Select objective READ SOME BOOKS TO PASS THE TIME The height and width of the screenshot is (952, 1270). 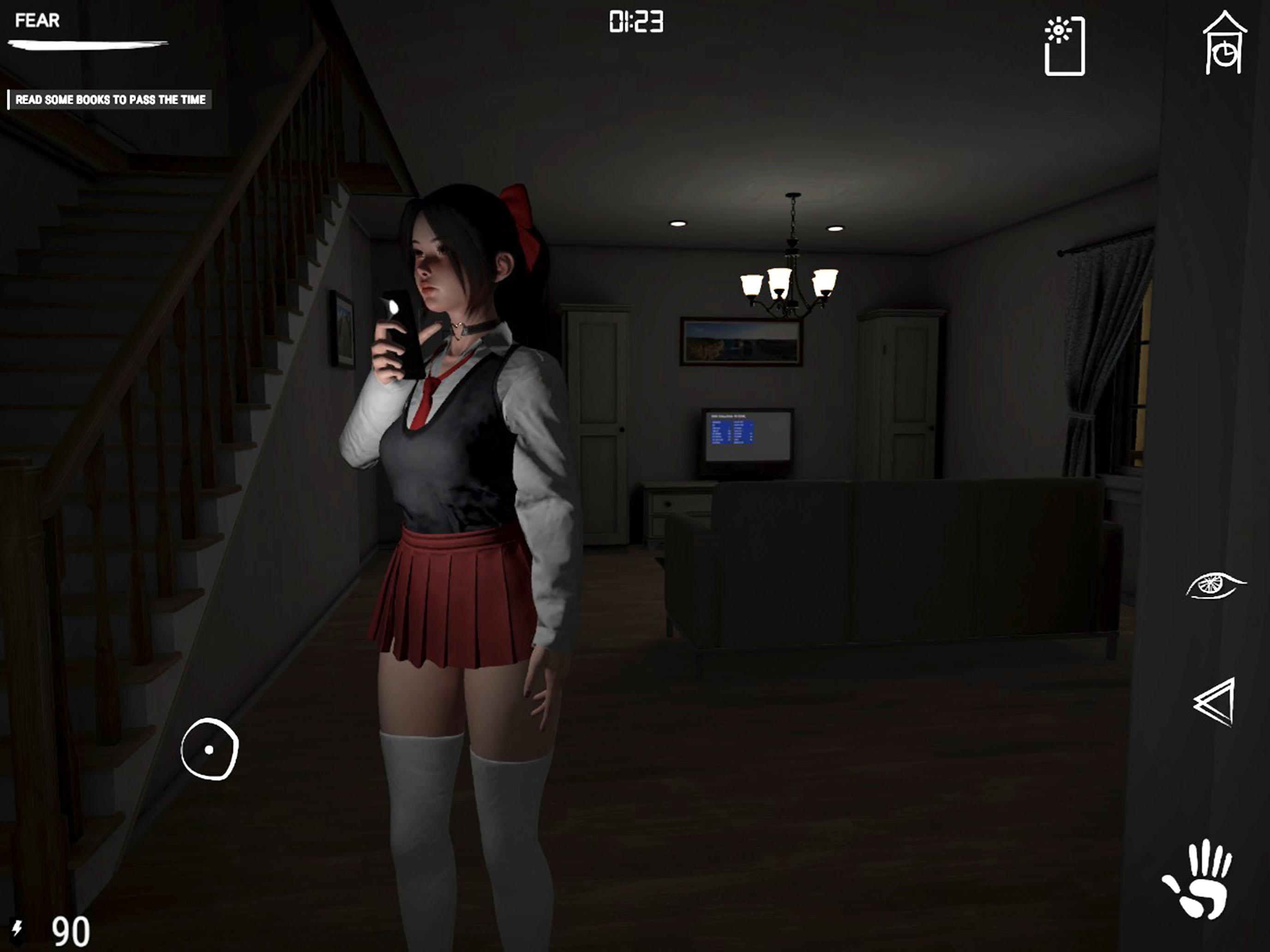coord(111,99)
